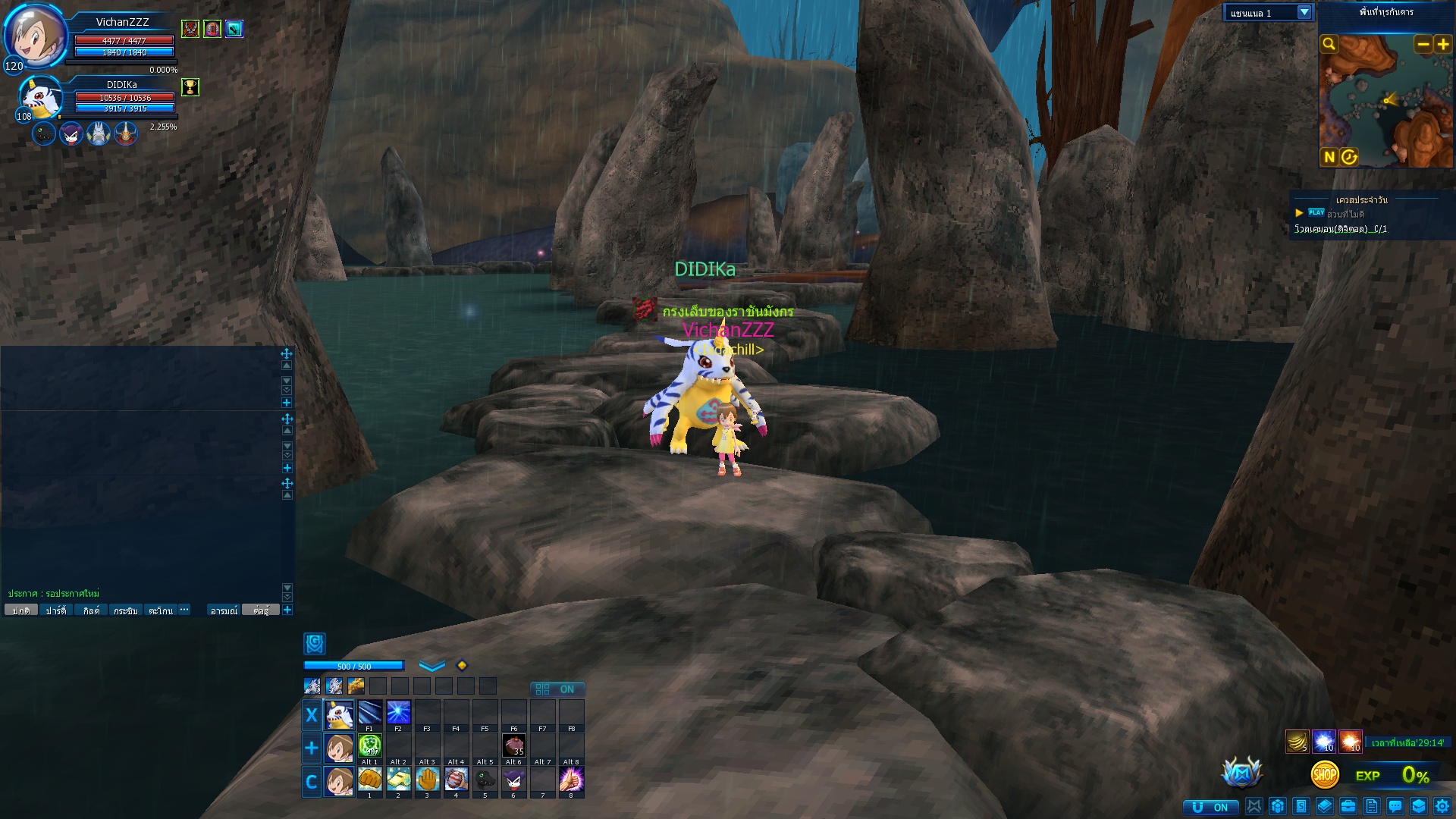Toggle the magnet auto-loot ON button
1456x819 pixels.
1210,807
